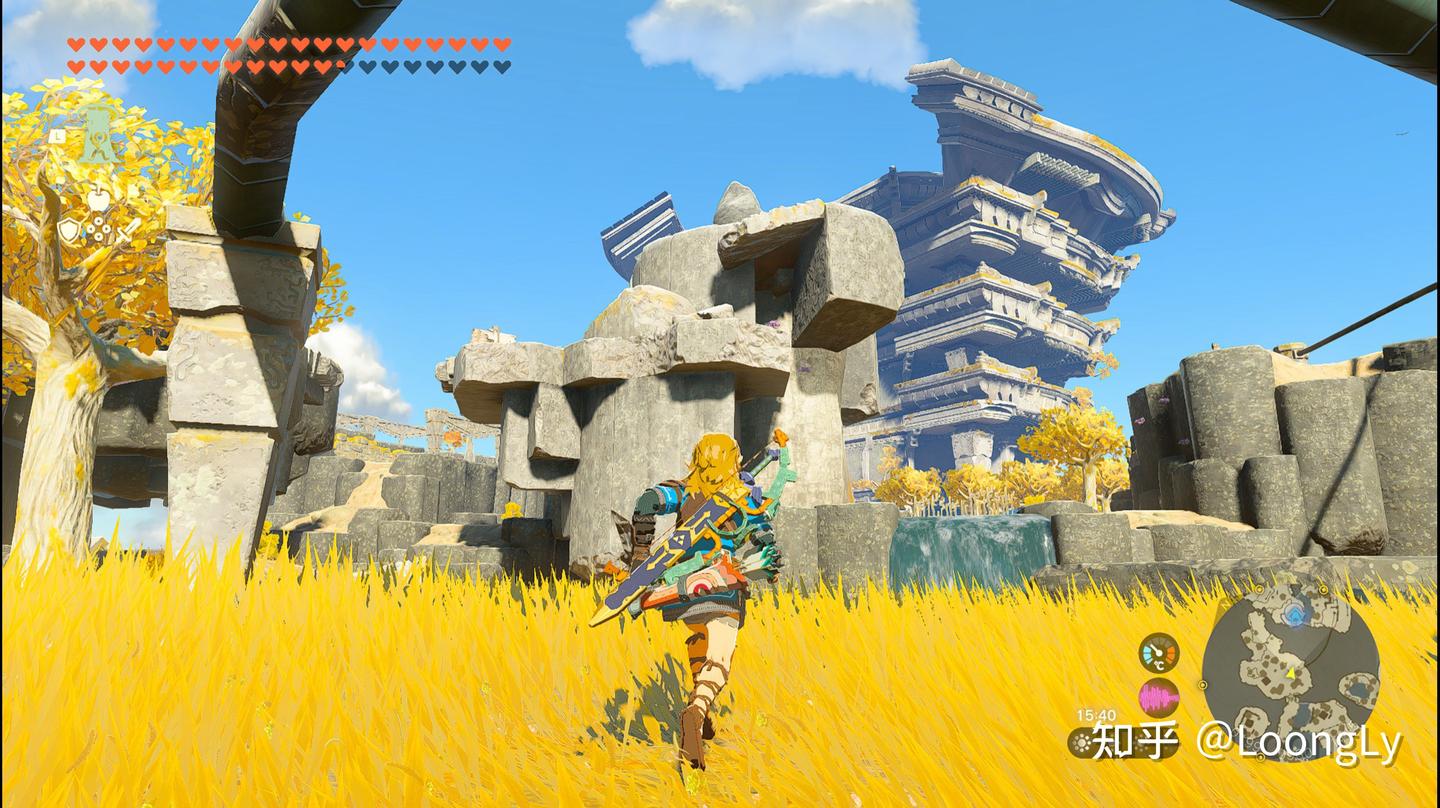Open the apple item shortcut
The width and height of the screenshot is (1440, 808).
click(x=98, y=200)
